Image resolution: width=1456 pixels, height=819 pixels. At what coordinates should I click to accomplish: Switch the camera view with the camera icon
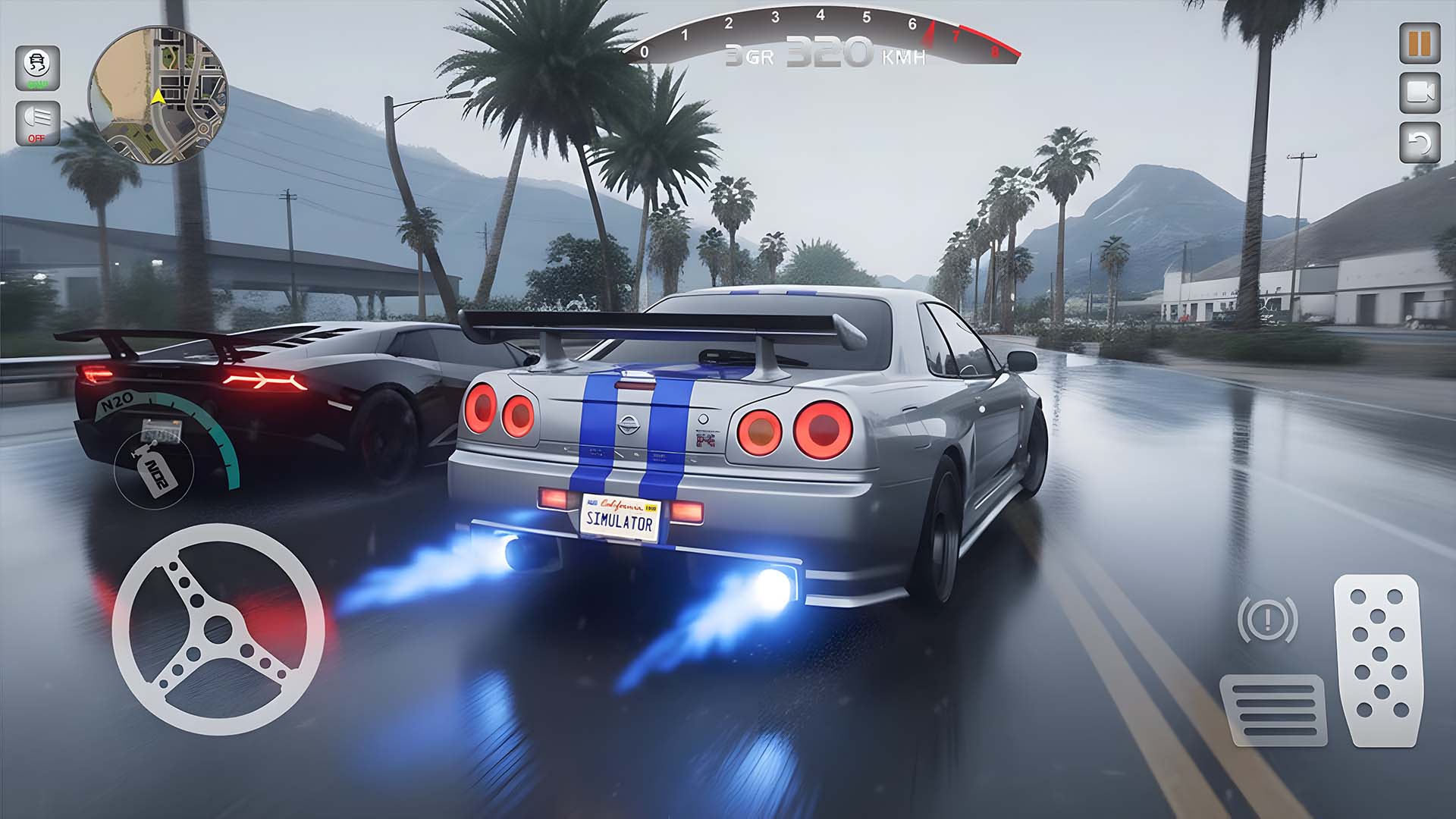1419,92
